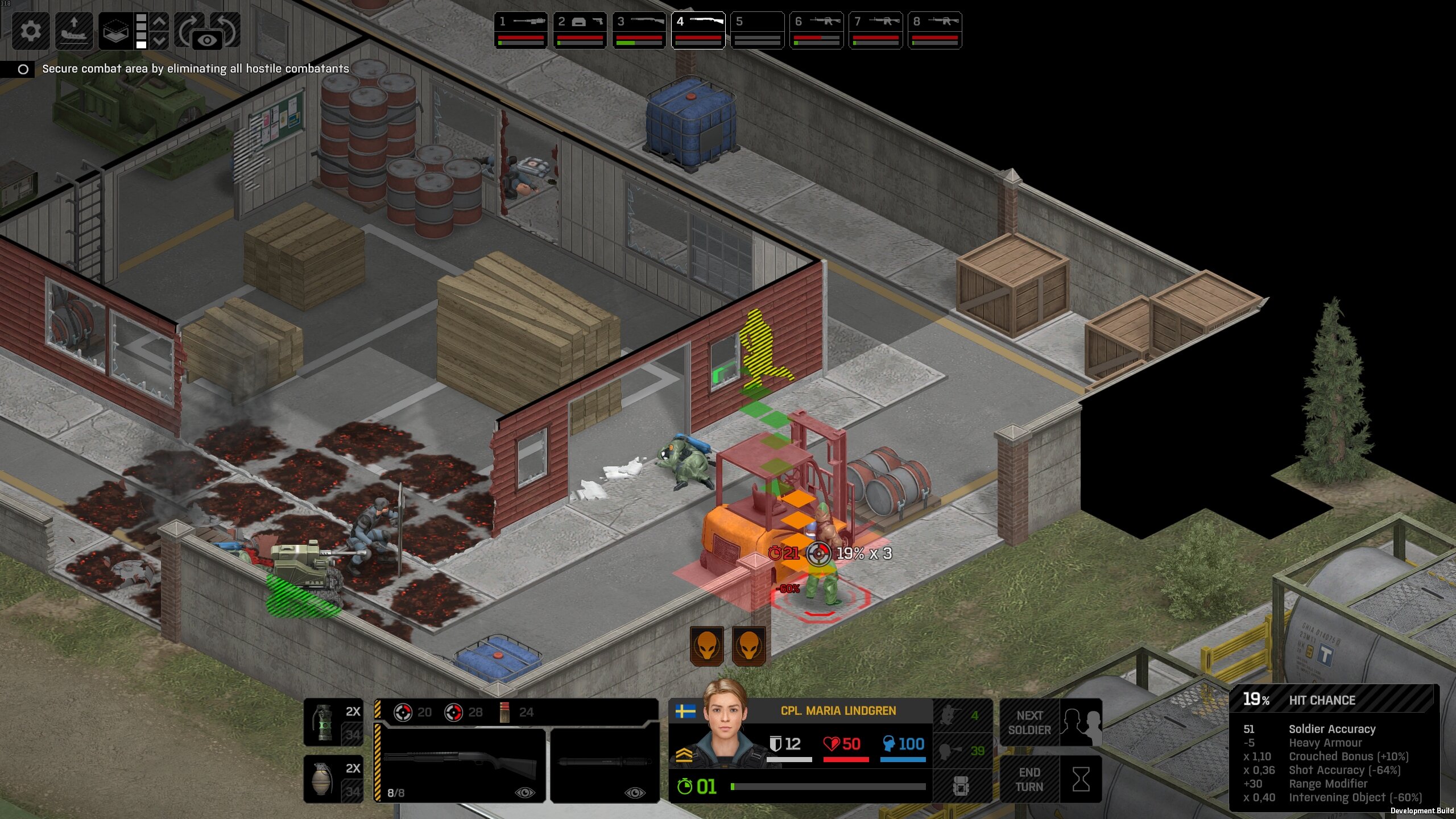Raise the camera view level

pyautogui.click(x=160, y=22)
